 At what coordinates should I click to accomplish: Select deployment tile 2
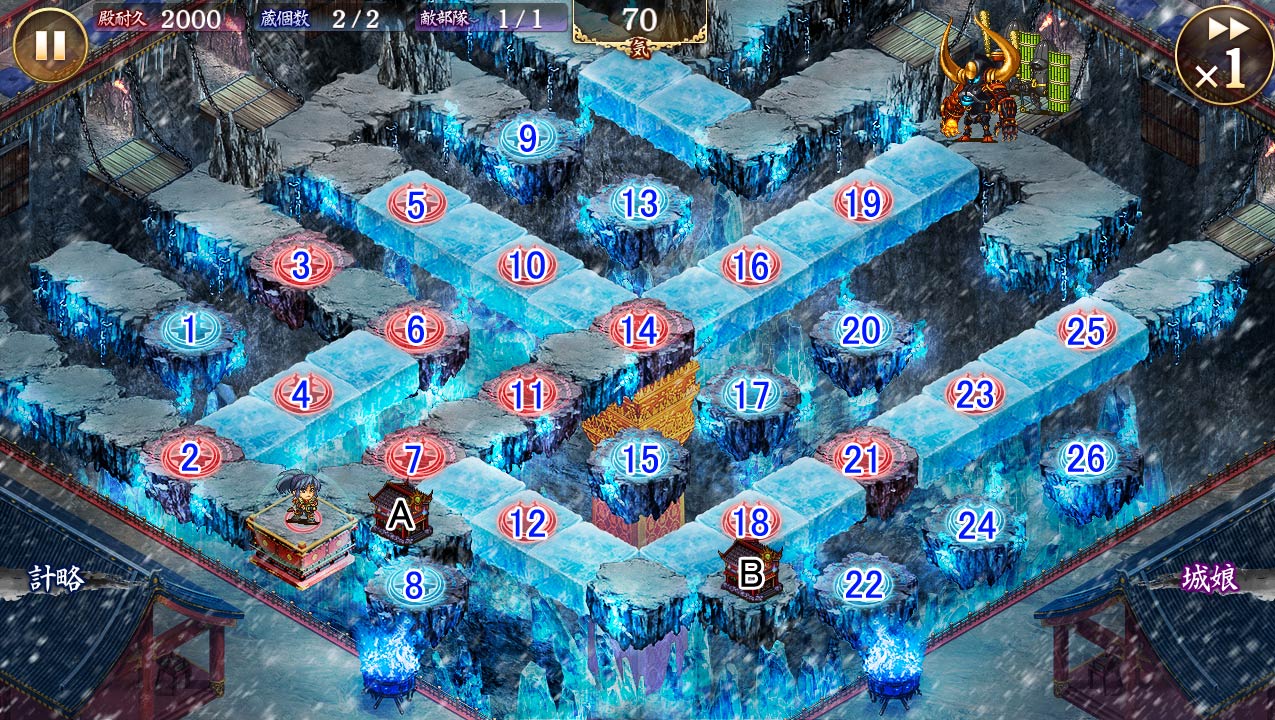189,458
